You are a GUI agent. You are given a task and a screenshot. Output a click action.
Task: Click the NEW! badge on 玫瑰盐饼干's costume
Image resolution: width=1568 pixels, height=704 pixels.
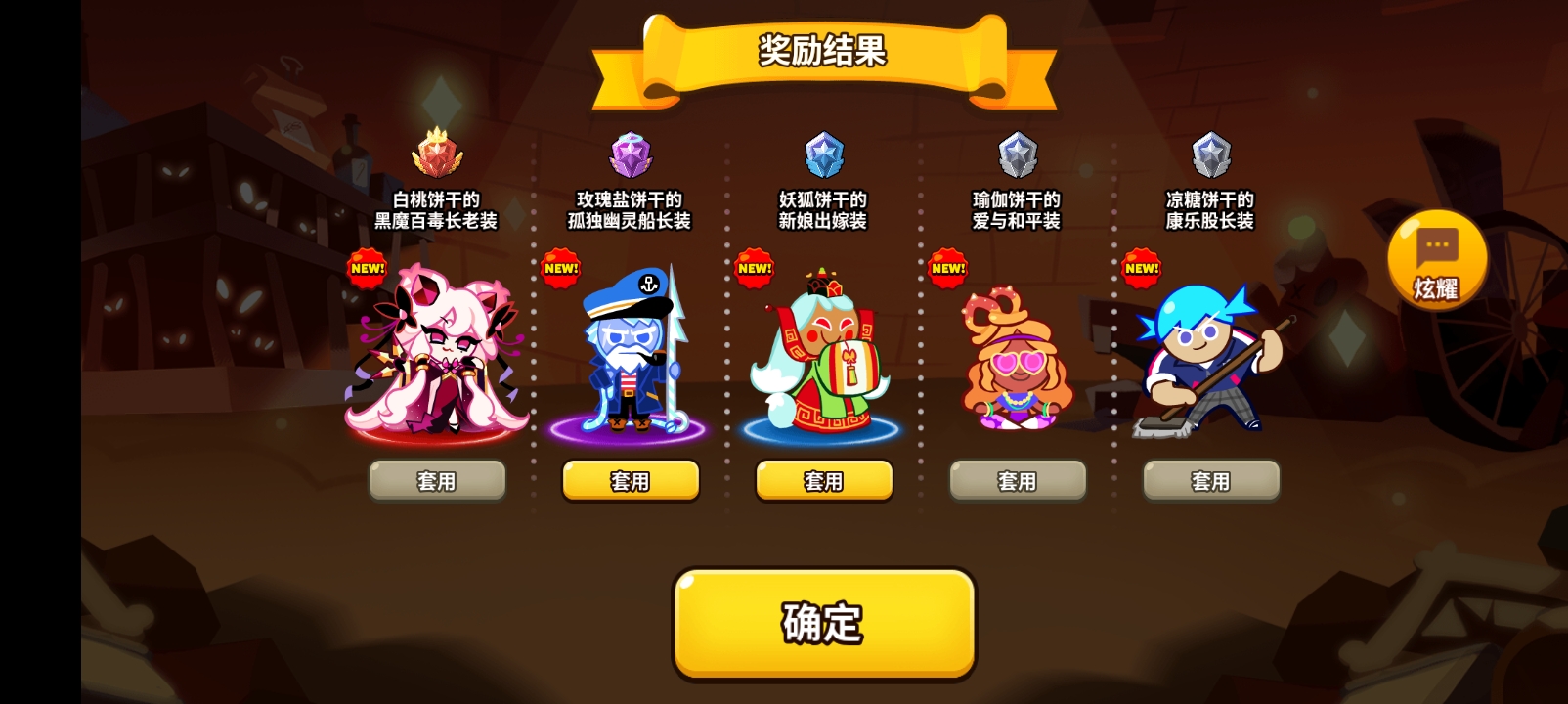tap(560, 266)
